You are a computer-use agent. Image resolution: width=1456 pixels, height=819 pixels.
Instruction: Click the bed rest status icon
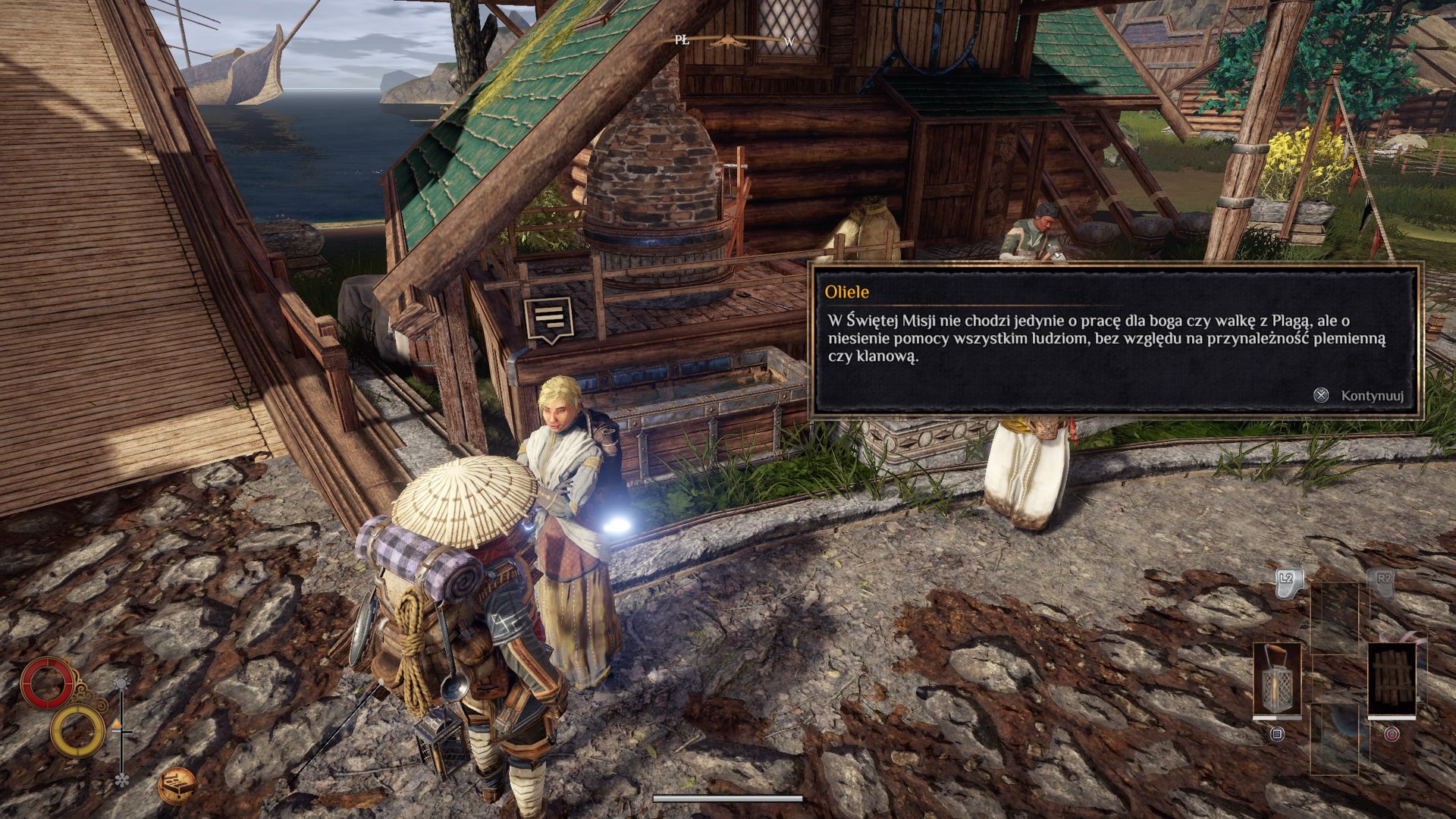pyautogui.click(x=177, y=785)
